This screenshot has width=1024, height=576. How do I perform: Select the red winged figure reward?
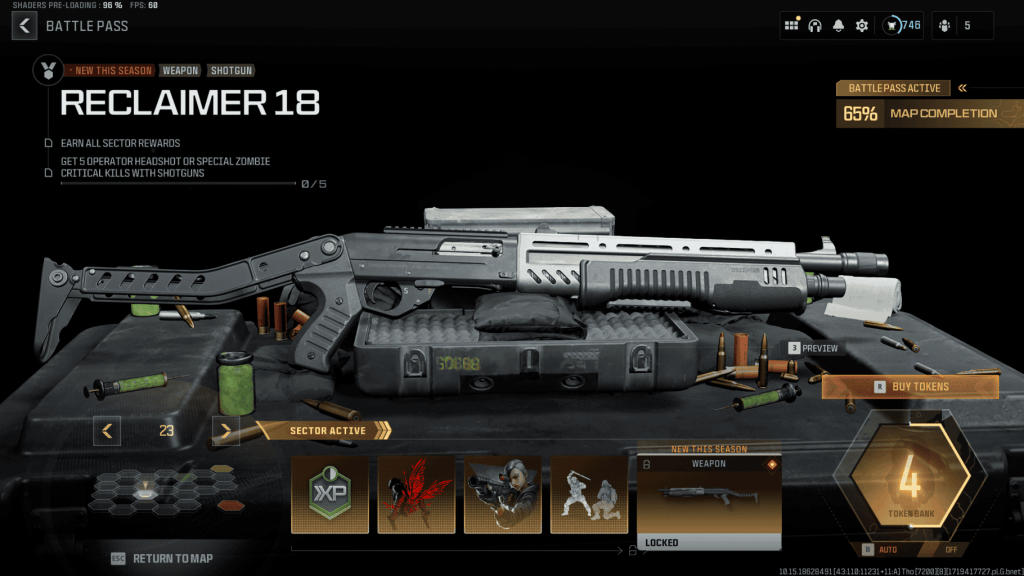tap(416, 495)
